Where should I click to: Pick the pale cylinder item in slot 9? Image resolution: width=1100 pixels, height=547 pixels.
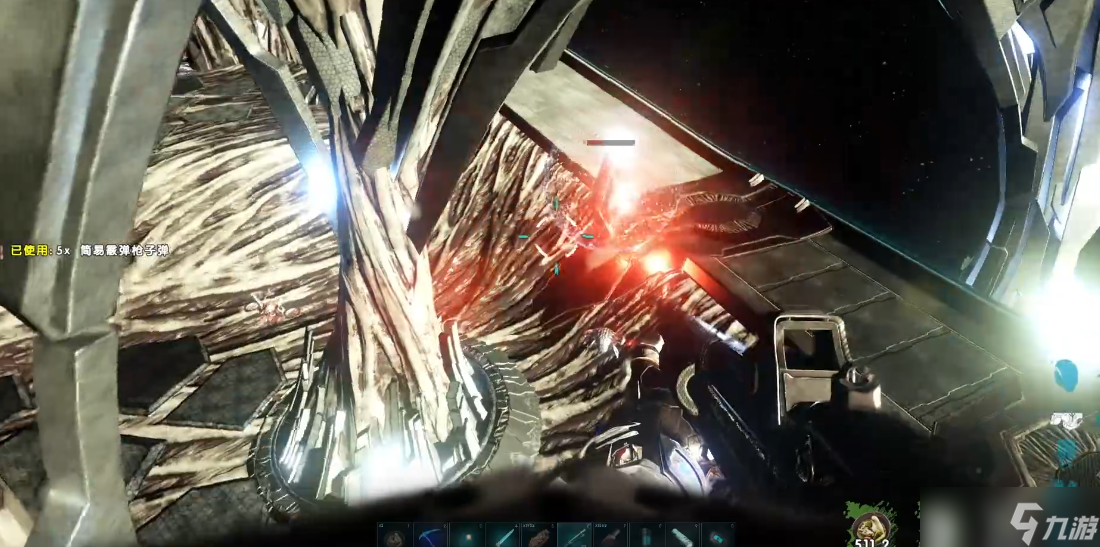(682, 535)
